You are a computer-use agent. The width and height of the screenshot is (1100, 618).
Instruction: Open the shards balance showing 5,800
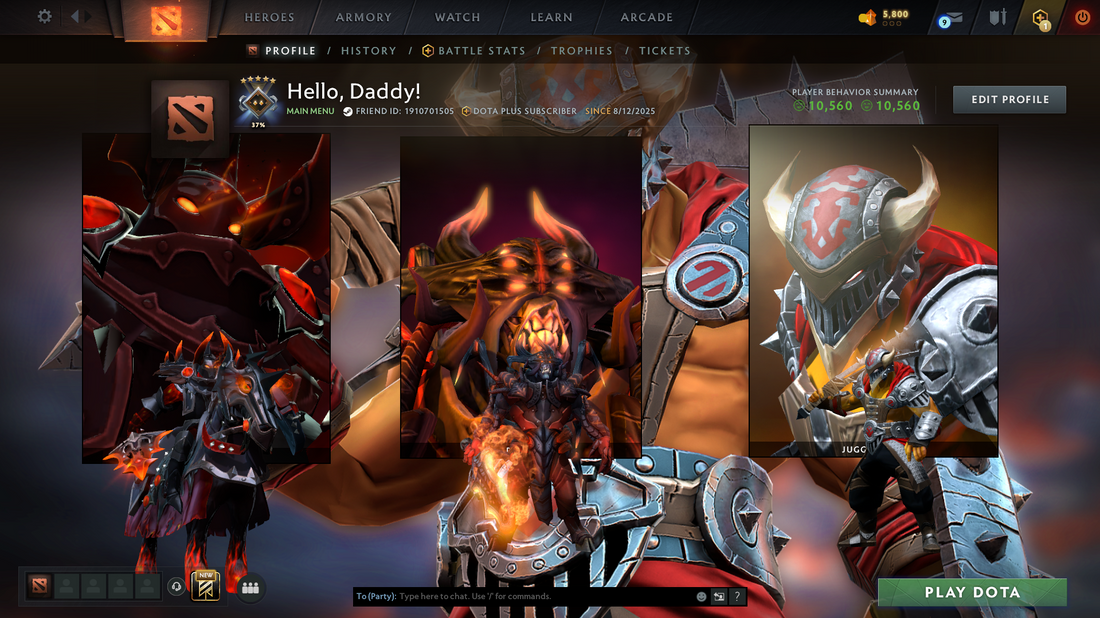(884, 17)
